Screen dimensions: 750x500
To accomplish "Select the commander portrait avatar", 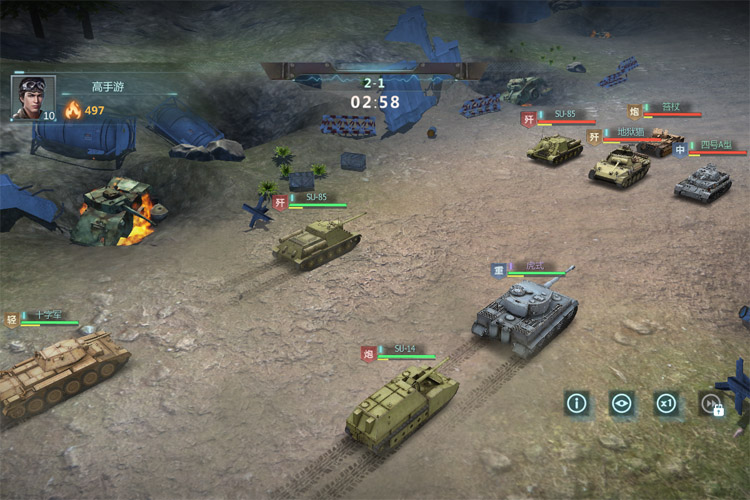I will pyautogui.click(x=33, y=98).
